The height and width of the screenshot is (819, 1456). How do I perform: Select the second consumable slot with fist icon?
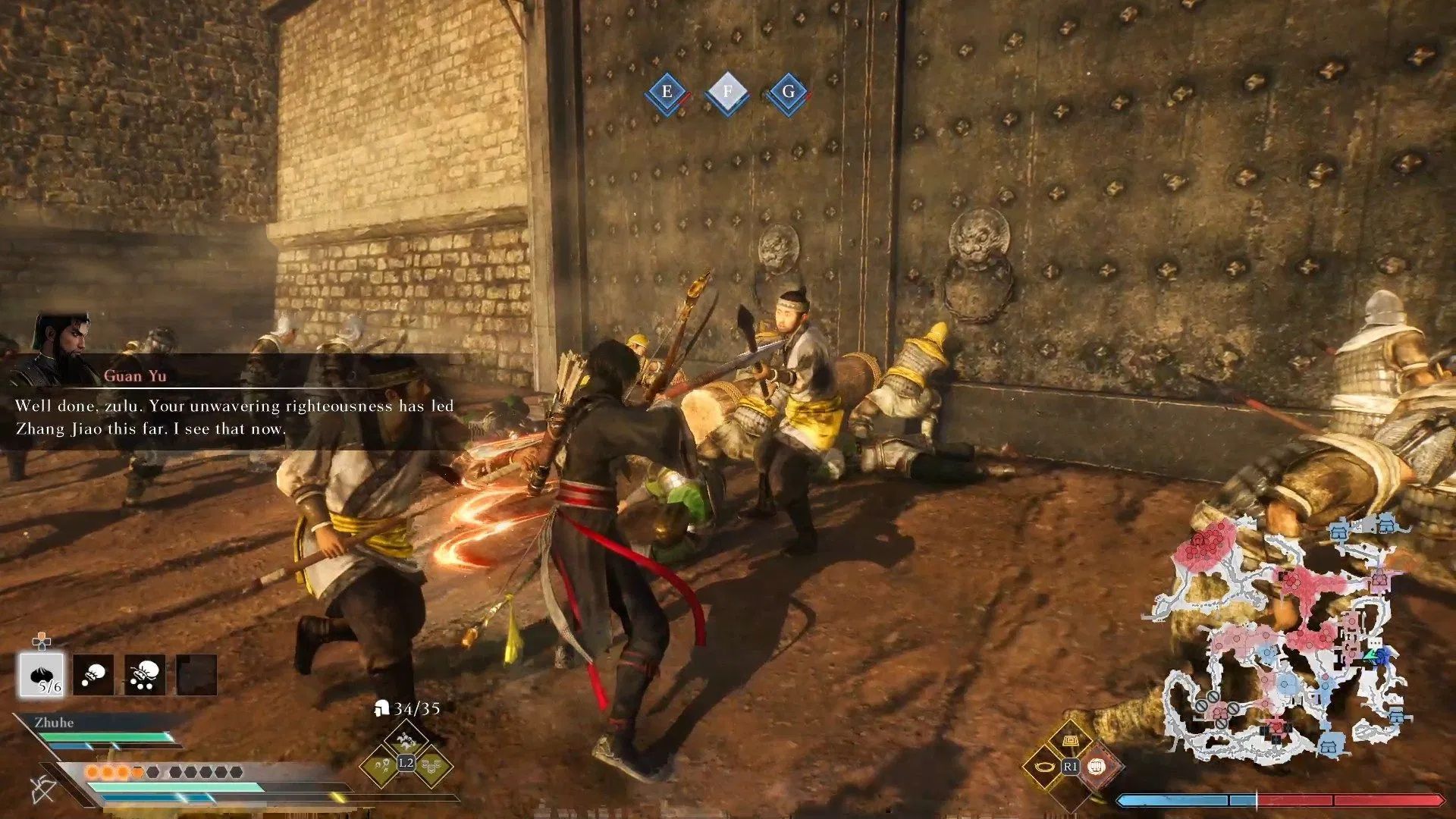coord(94,673)
